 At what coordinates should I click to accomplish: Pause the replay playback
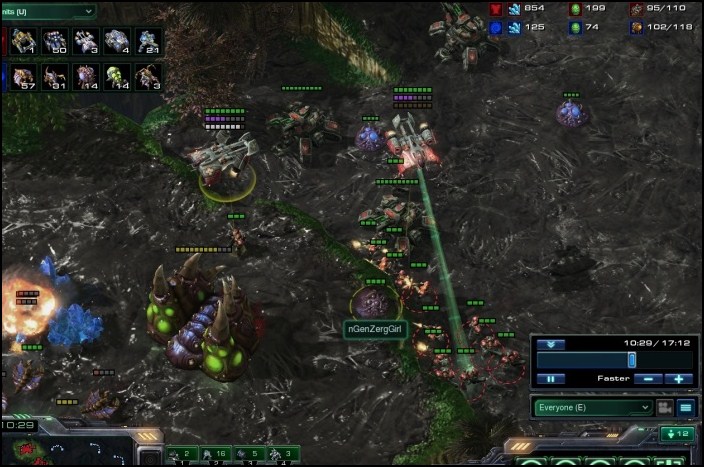click(550, 379)
